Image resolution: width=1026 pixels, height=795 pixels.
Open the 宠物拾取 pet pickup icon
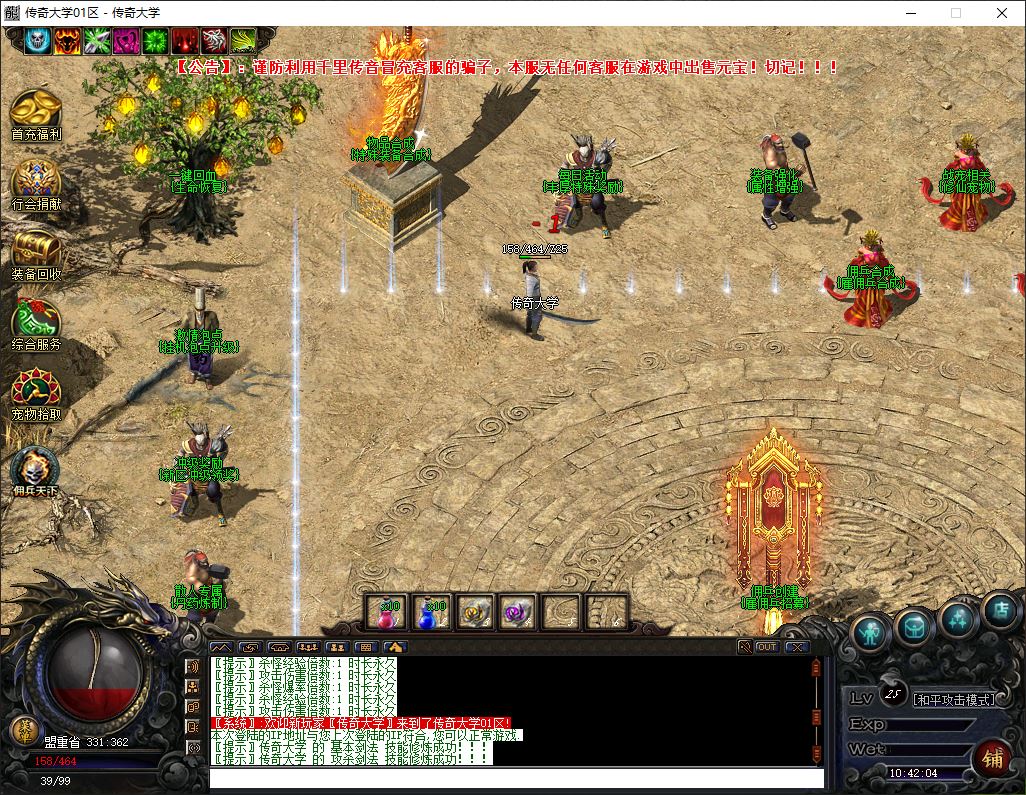(x=36, y=390)
